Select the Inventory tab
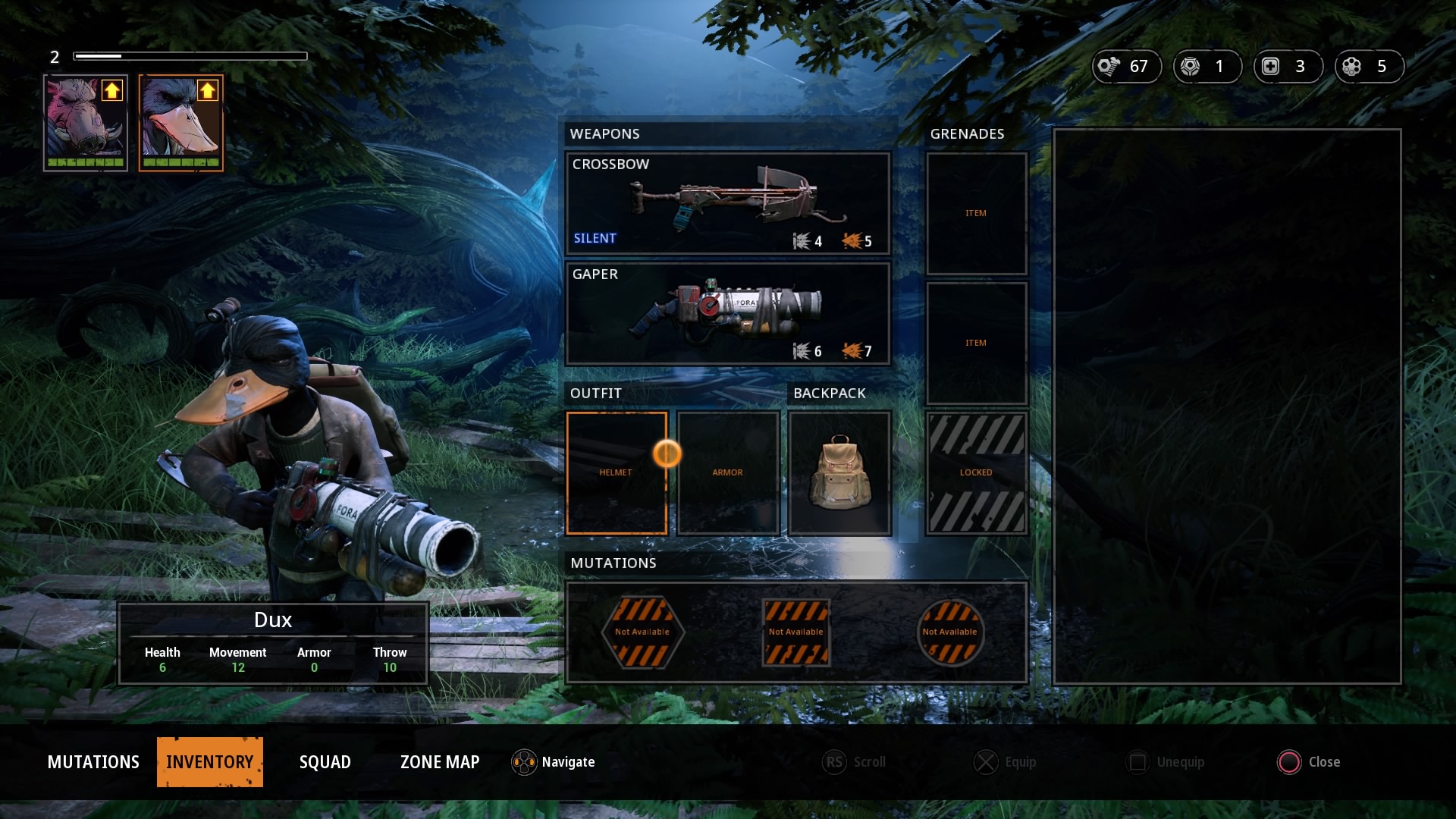1456x819 pixels. click(x=210, y=762)
